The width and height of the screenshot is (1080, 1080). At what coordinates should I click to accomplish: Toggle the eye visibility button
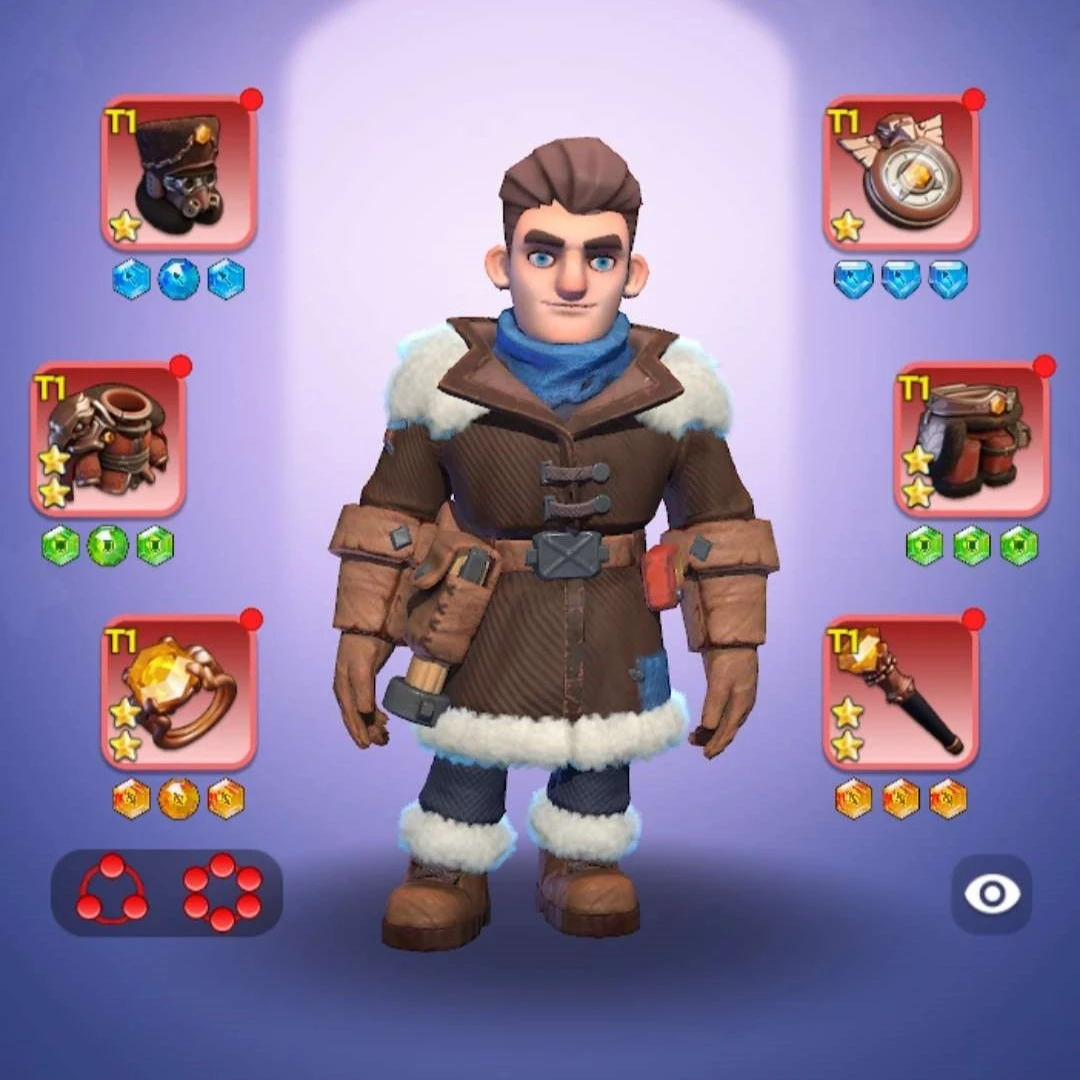point(991,894)
